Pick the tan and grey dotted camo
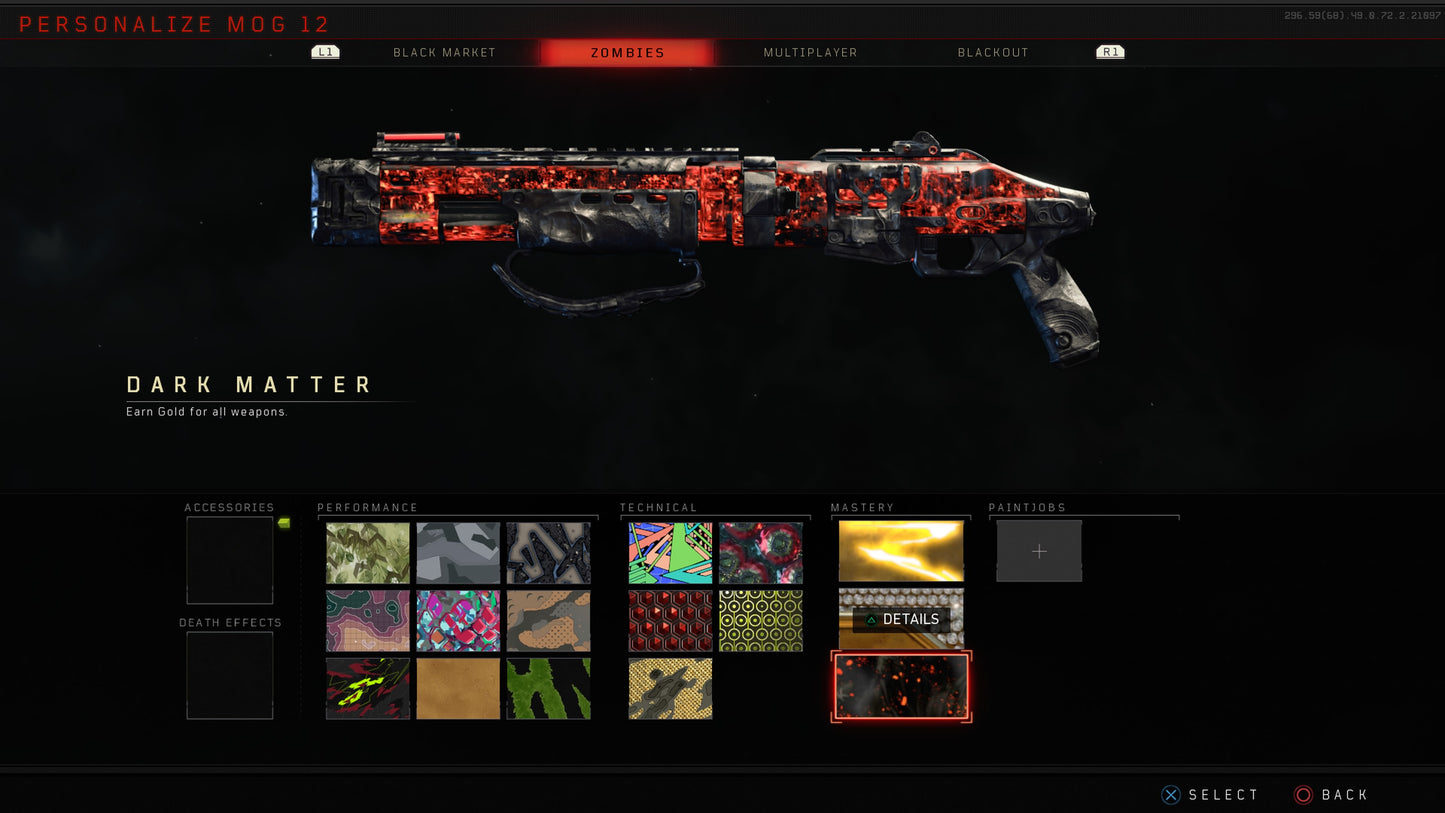Image resolution: width=1445 pixels, height=813 pixels. tap(548, 621)
